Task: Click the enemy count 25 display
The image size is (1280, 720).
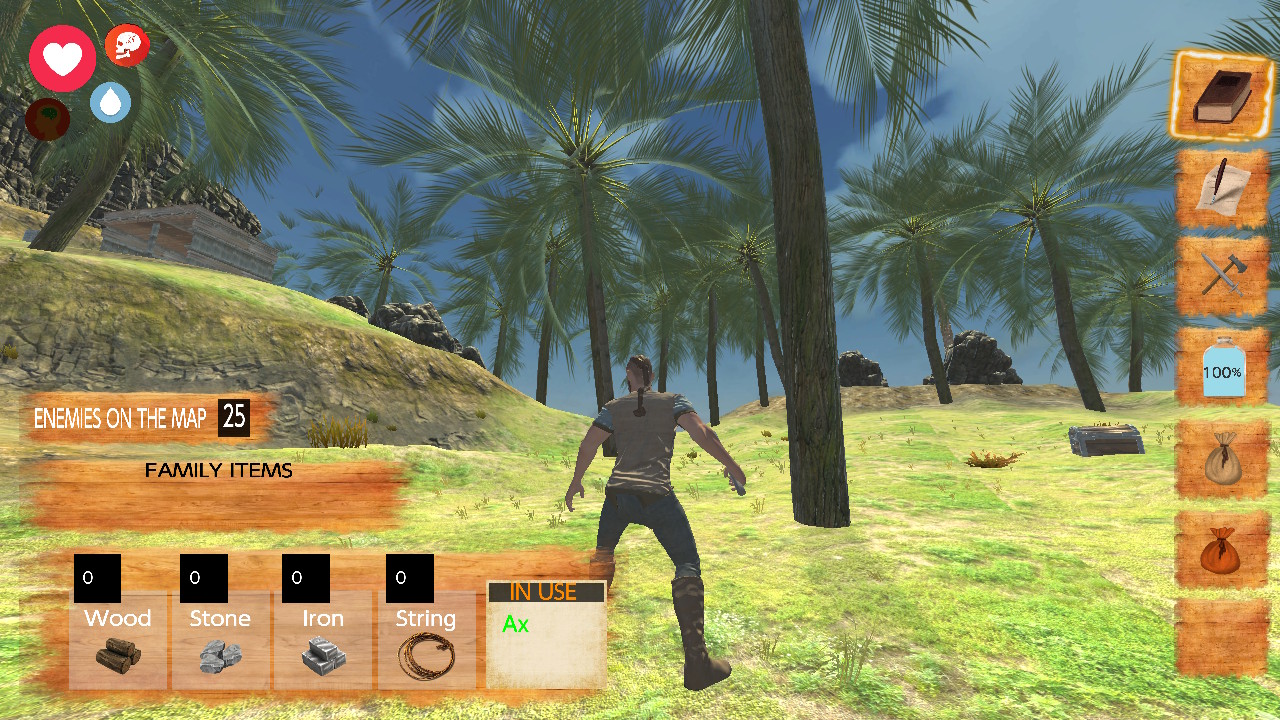Action: click(x=234, y=417)
